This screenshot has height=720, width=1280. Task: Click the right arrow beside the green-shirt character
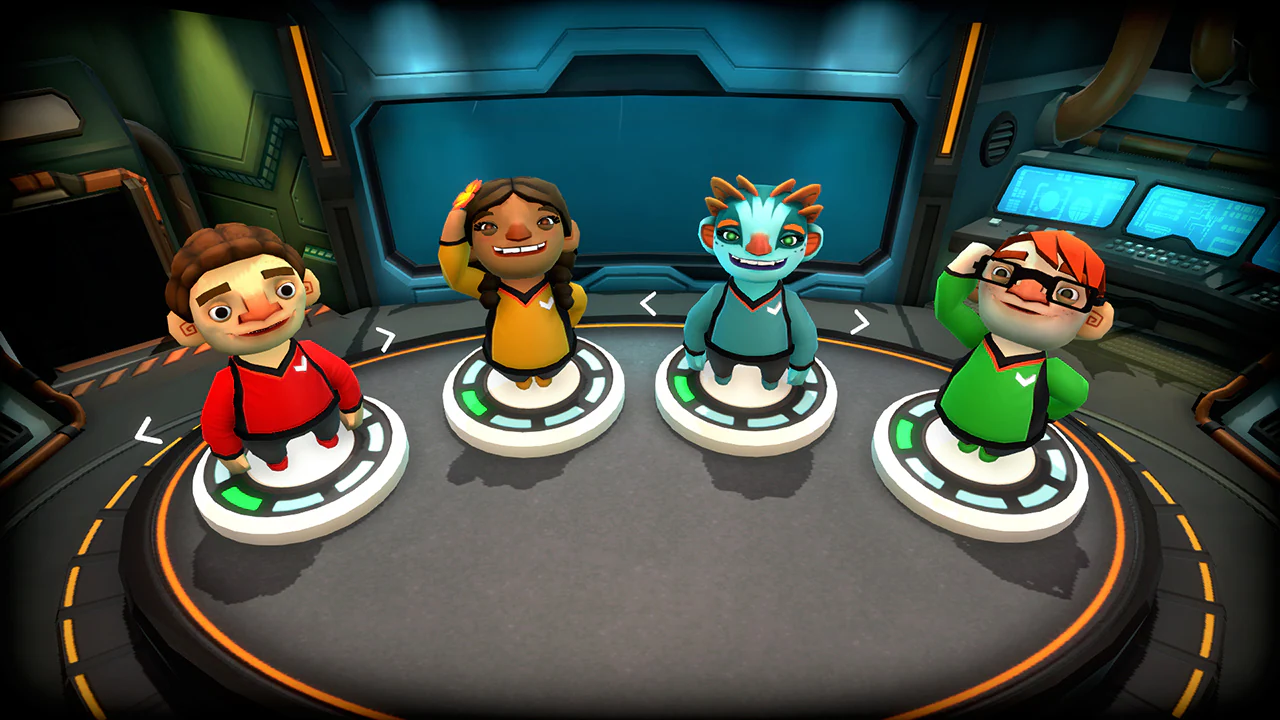(x=860, y=320)
